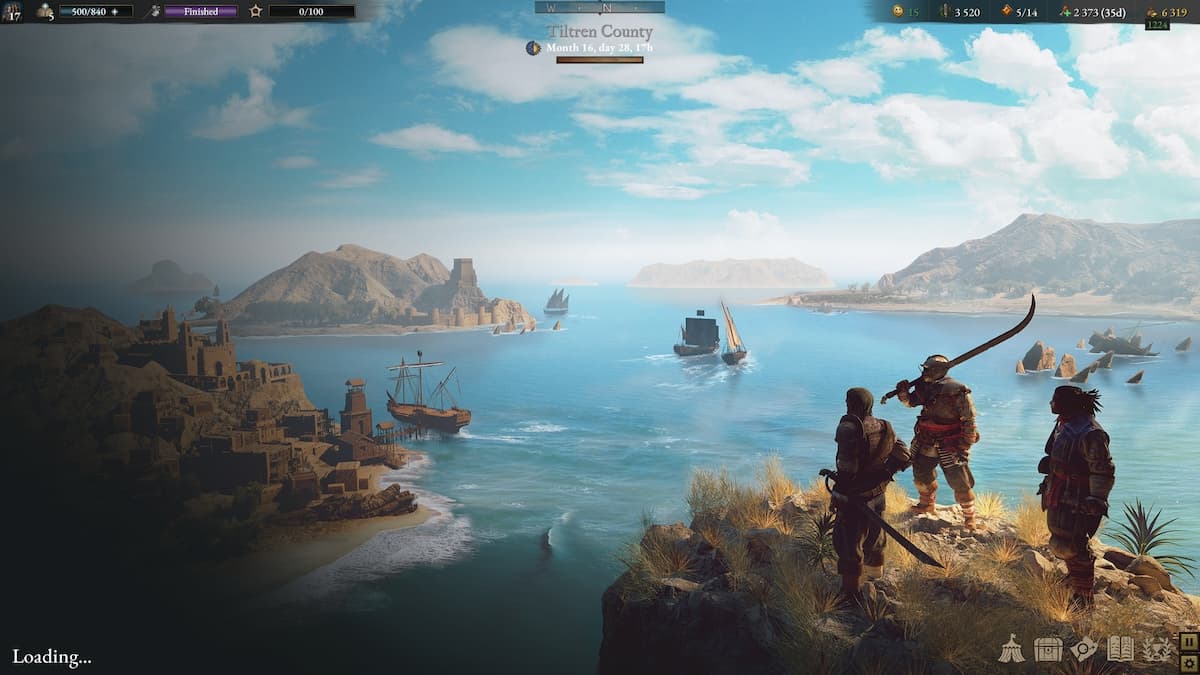Click the smiley face morale icon
Image resolution: width=1200 pixels, height=675 pixels.
click(898, 12)
